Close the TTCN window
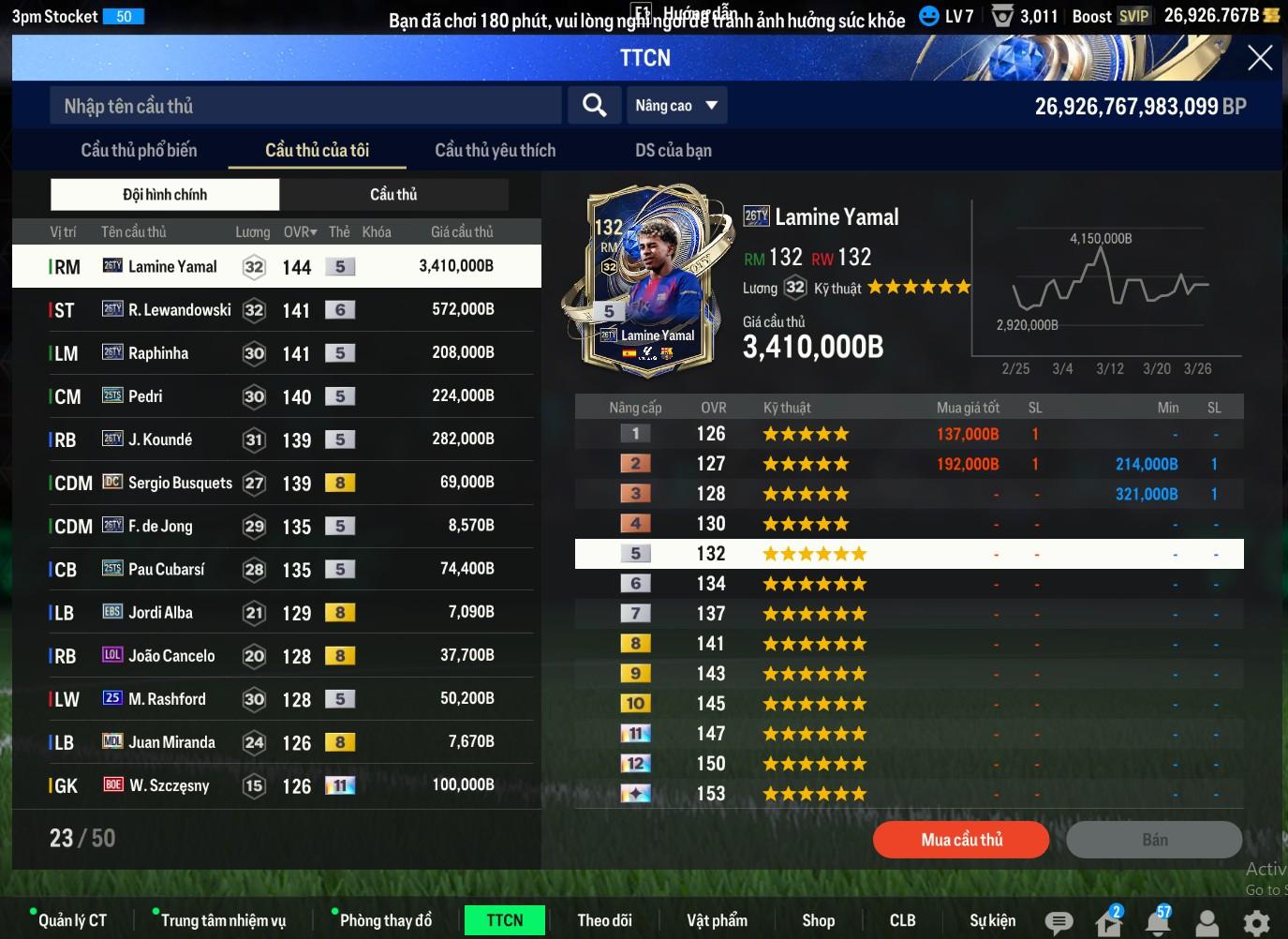This screenshot has width=1288, height=939. click(x=1260, y=58)
